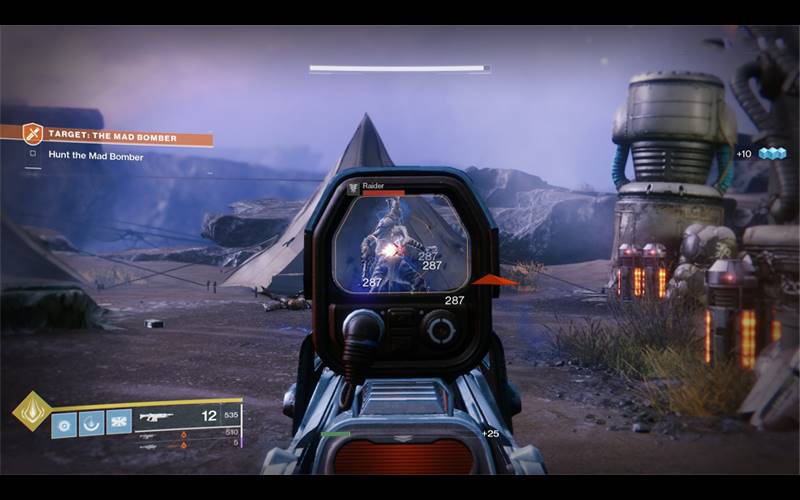Select the Hunt the Mad Bomber objective
The width and height of the screenshot is (800, 500).
tap(95, 156)
